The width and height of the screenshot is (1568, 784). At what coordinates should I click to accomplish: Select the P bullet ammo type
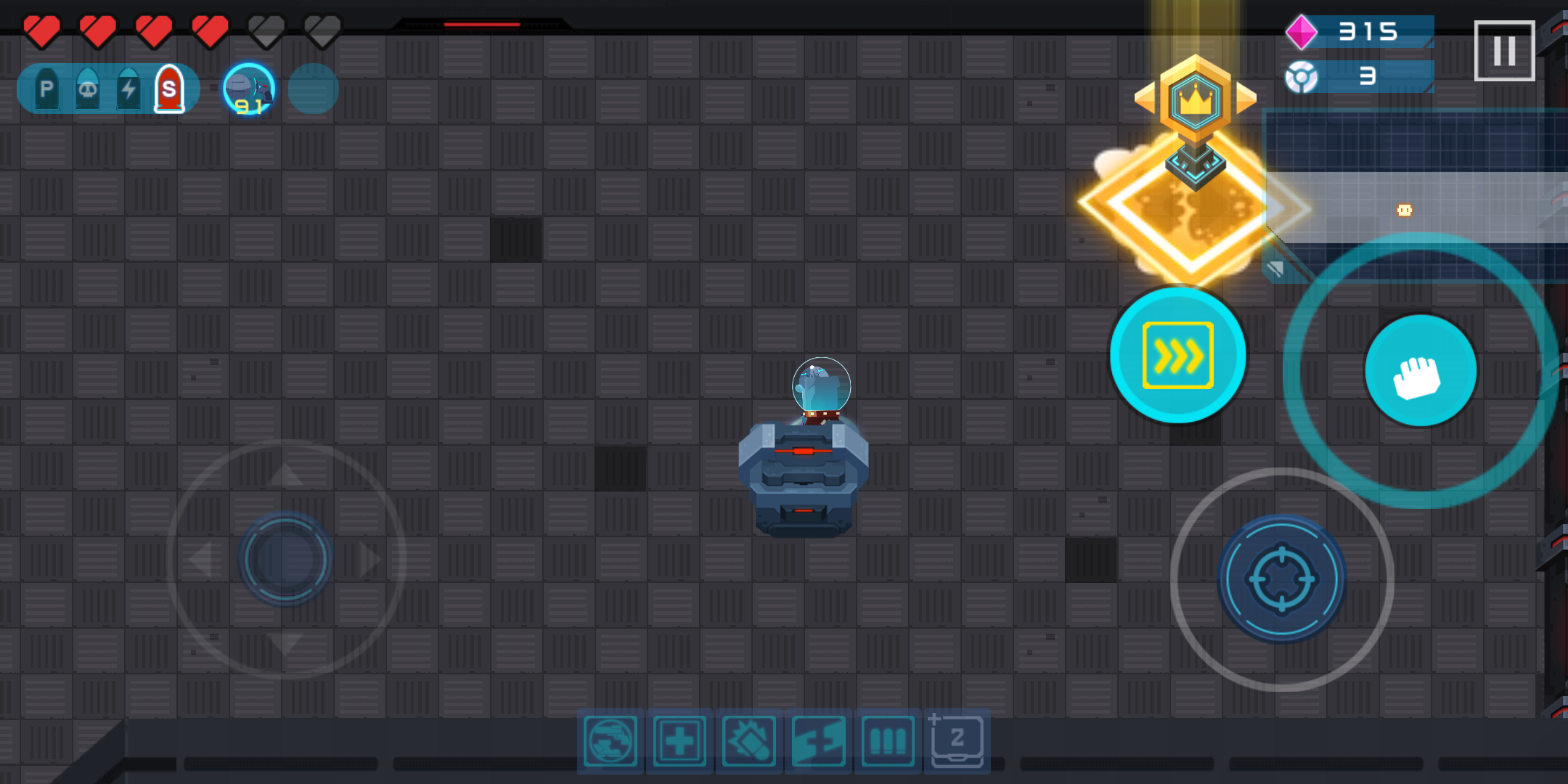coord(45,88)
